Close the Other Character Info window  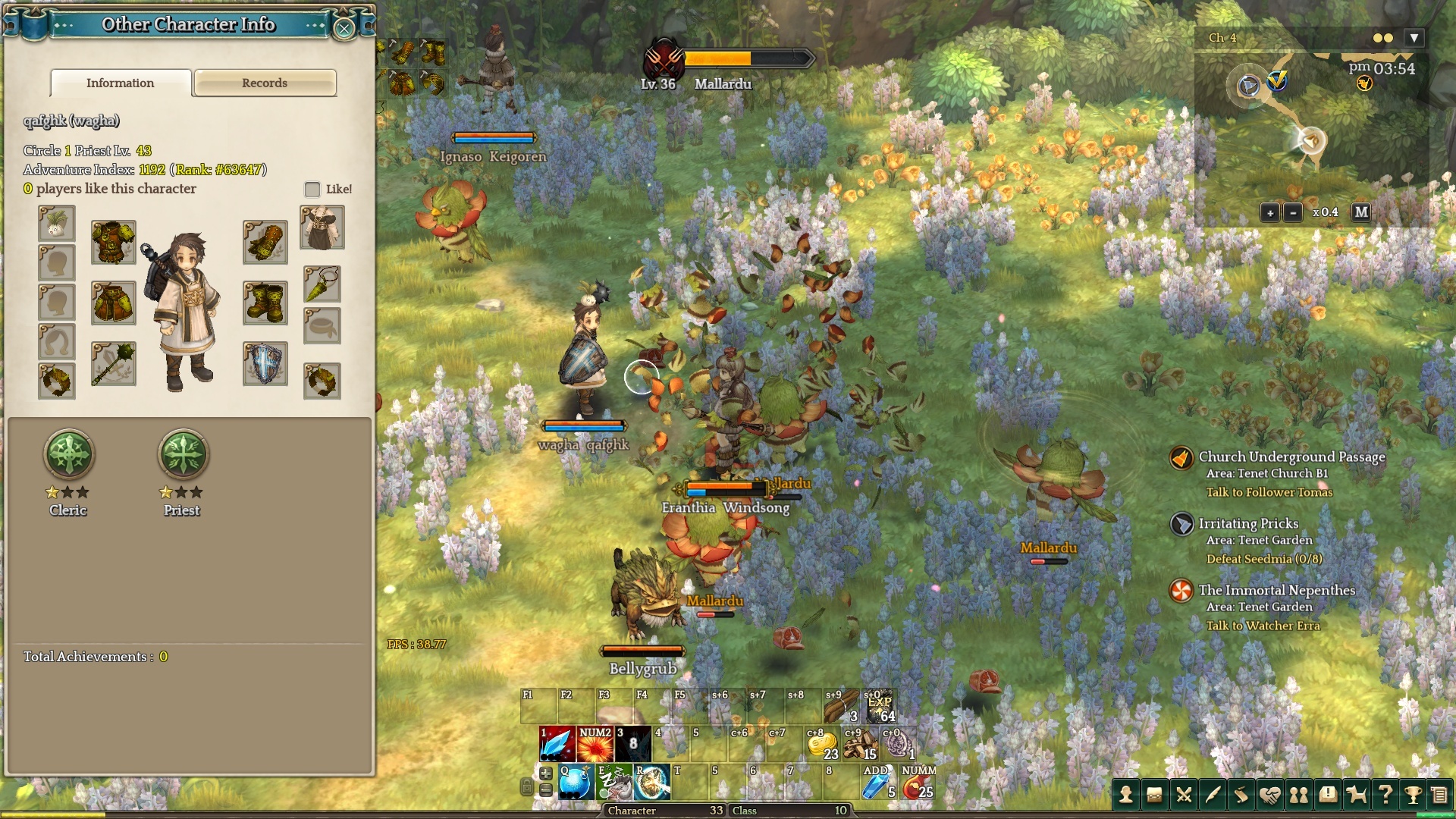[344, 29]
